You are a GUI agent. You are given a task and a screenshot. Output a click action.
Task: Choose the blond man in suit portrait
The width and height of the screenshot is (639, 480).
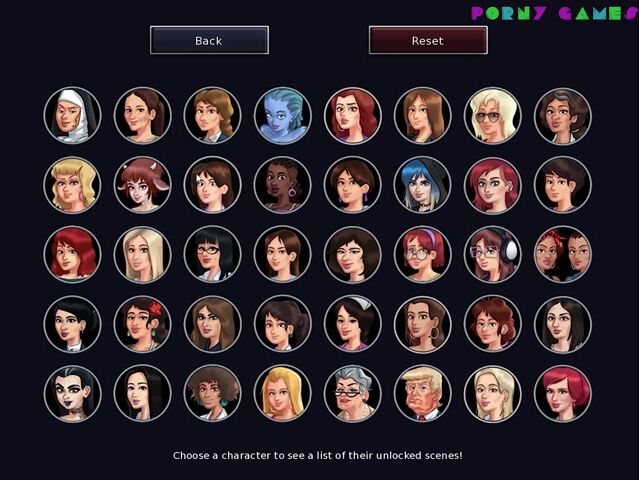tap(422, 393)
